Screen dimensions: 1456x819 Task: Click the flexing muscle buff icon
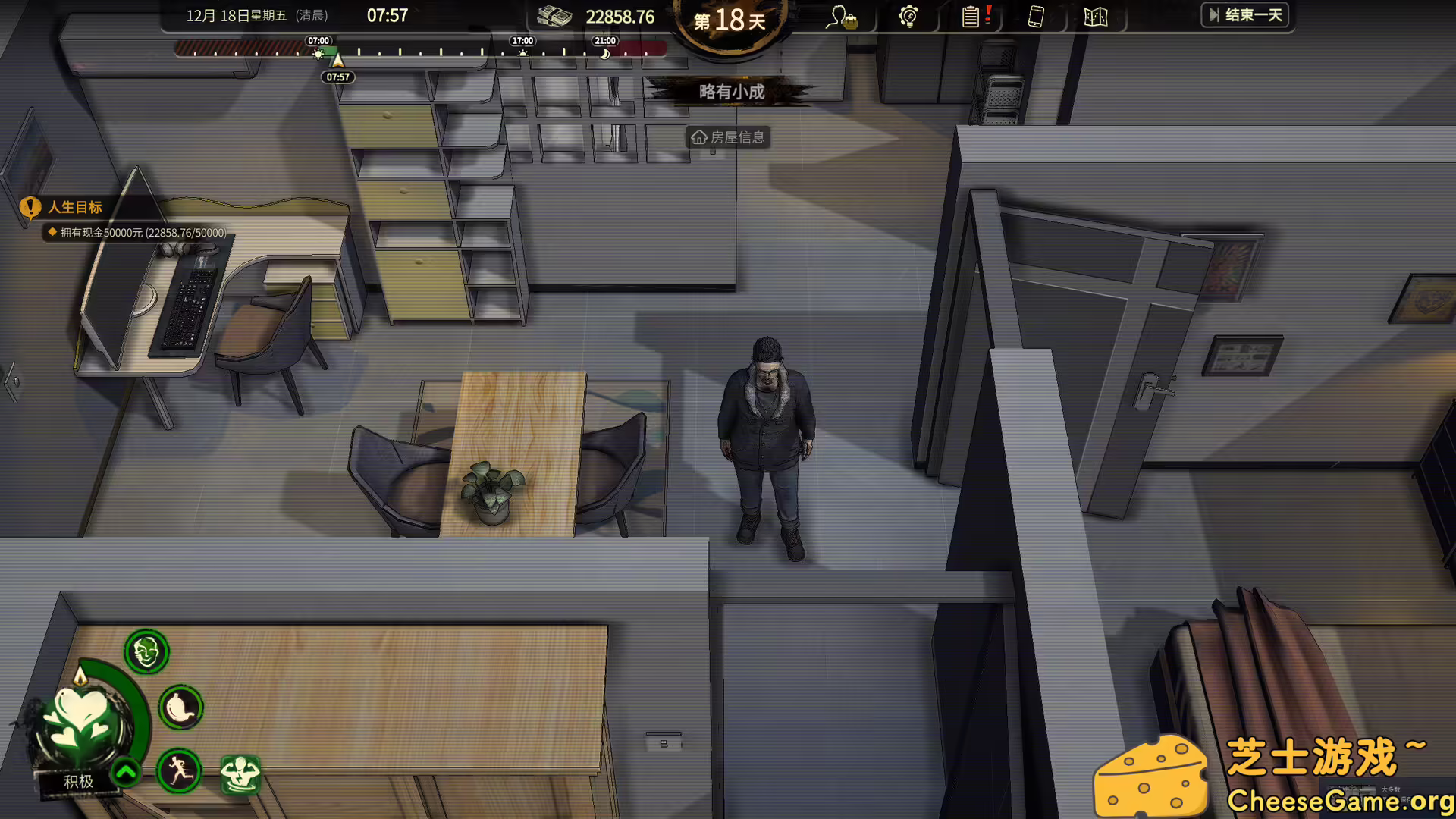[238, 773]
